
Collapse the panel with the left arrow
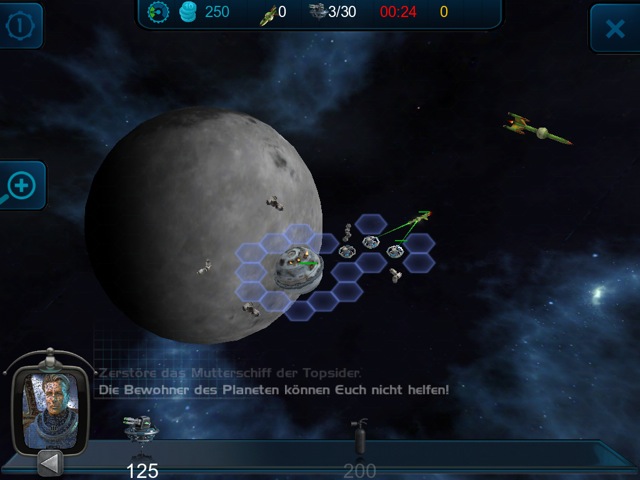coord(51,462)
